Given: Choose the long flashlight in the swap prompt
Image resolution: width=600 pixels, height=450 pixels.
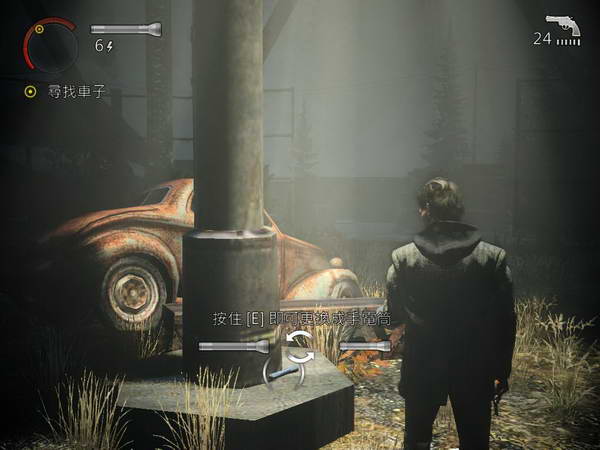Looking at the screenshot, I should pos(234,346).
